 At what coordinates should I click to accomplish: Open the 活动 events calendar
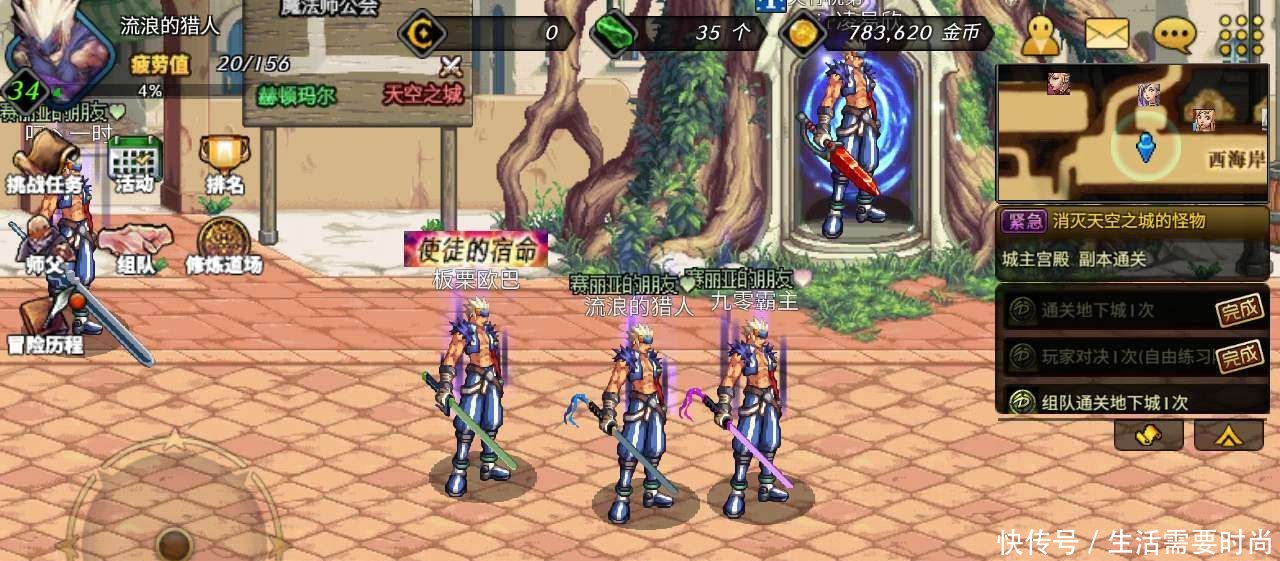click(x=135, y=165)
